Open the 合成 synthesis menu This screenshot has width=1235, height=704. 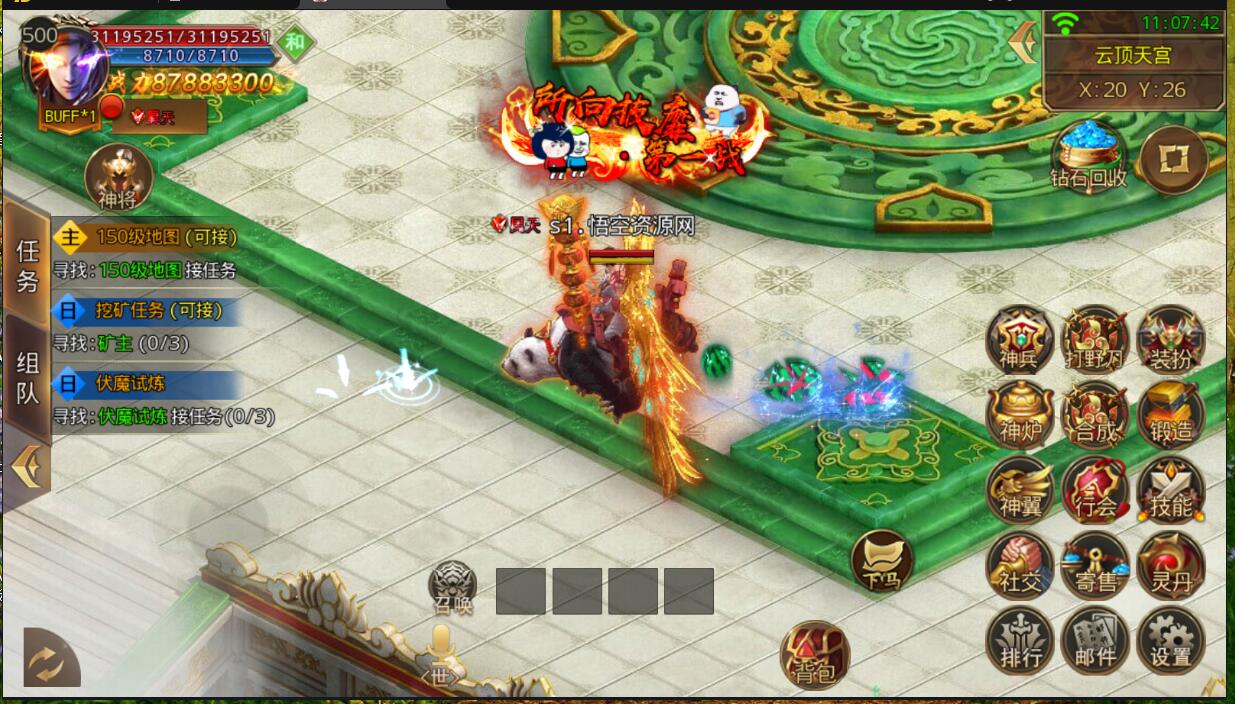(x=1095, y=414)
